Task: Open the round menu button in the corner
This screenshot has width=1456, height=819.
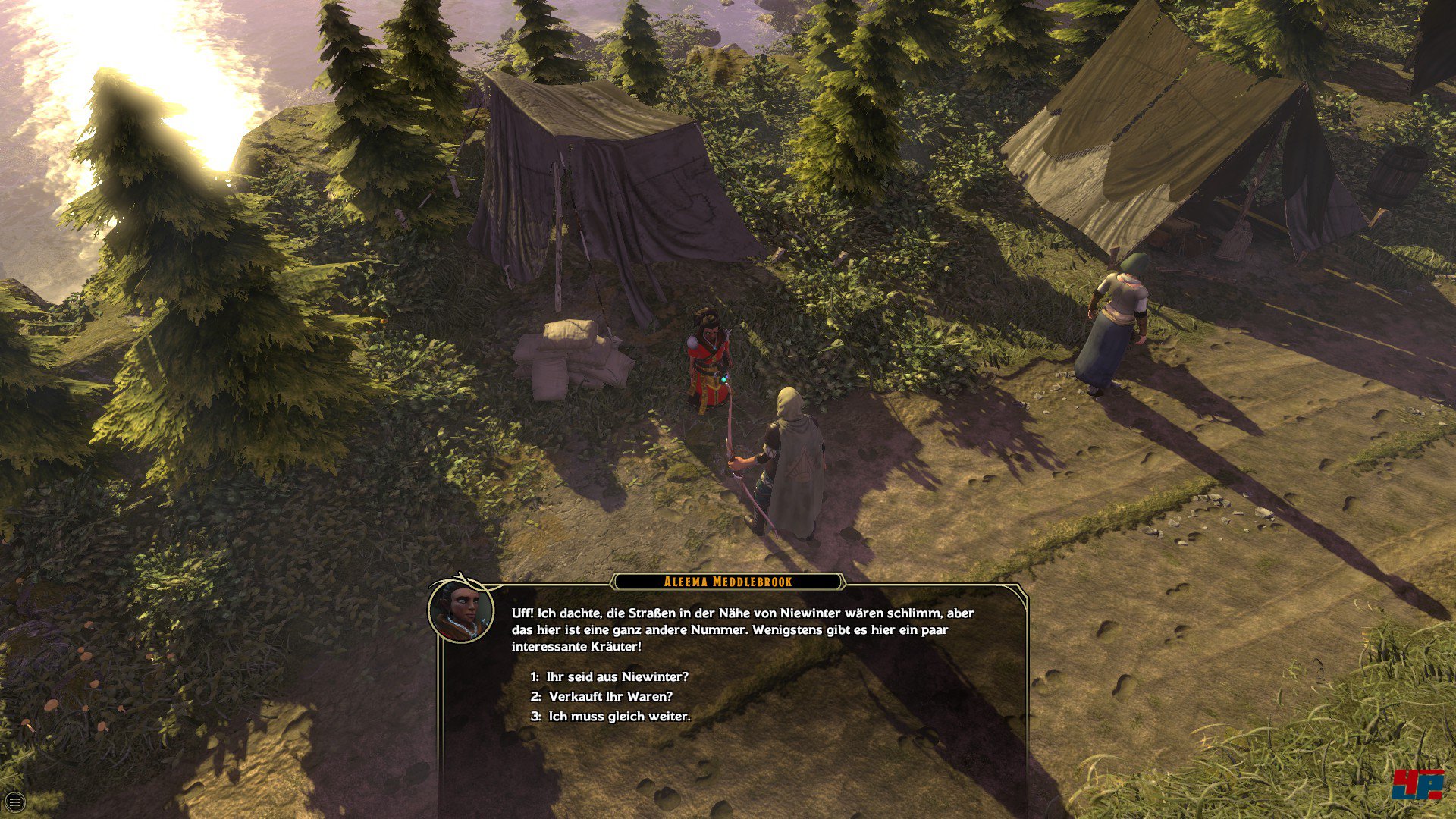Action: click(x=14, y=802)
